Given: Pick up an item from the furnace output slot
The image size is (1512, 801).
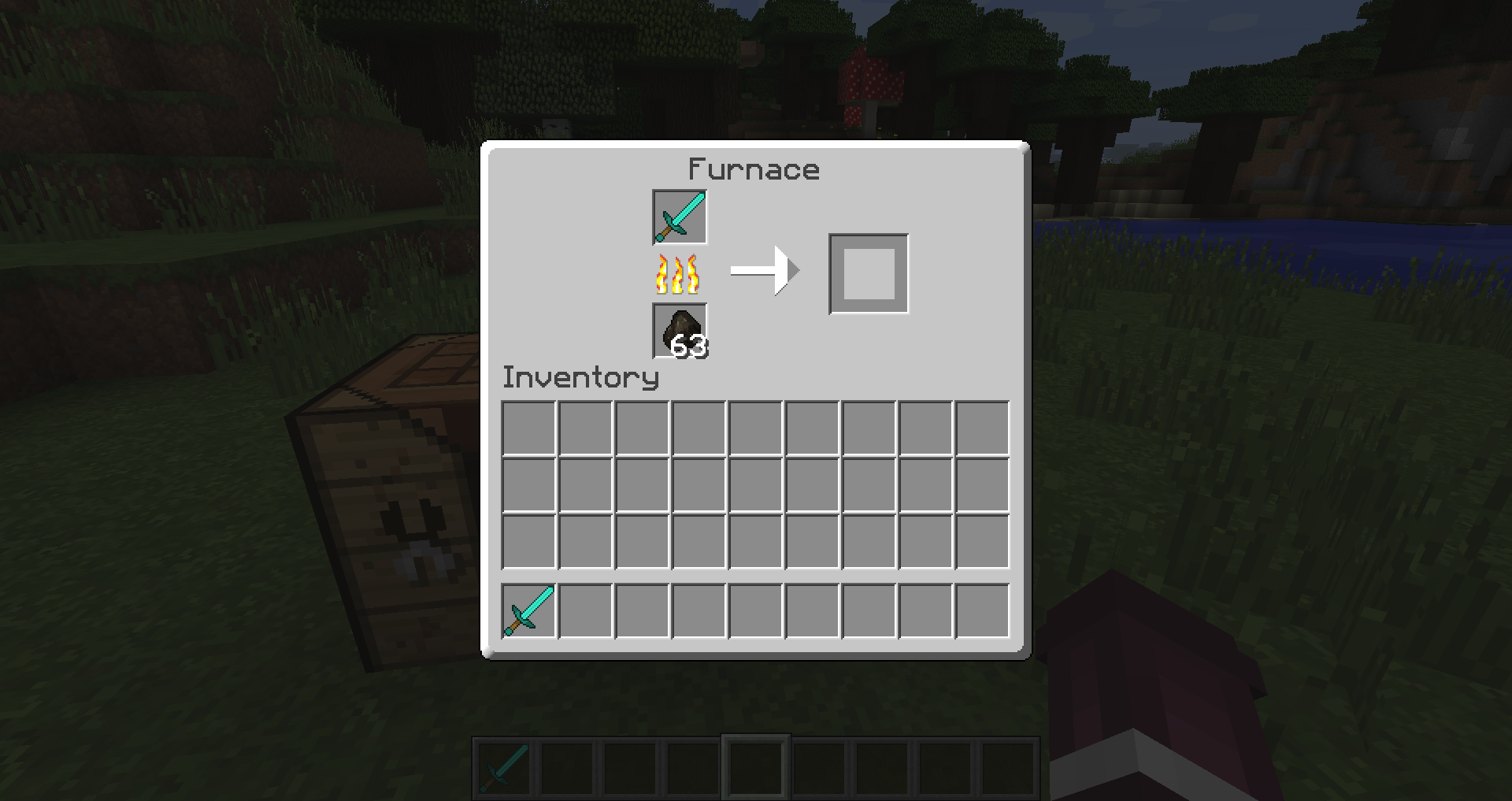Looking at the screenshot, I should [x=868, y=273].
